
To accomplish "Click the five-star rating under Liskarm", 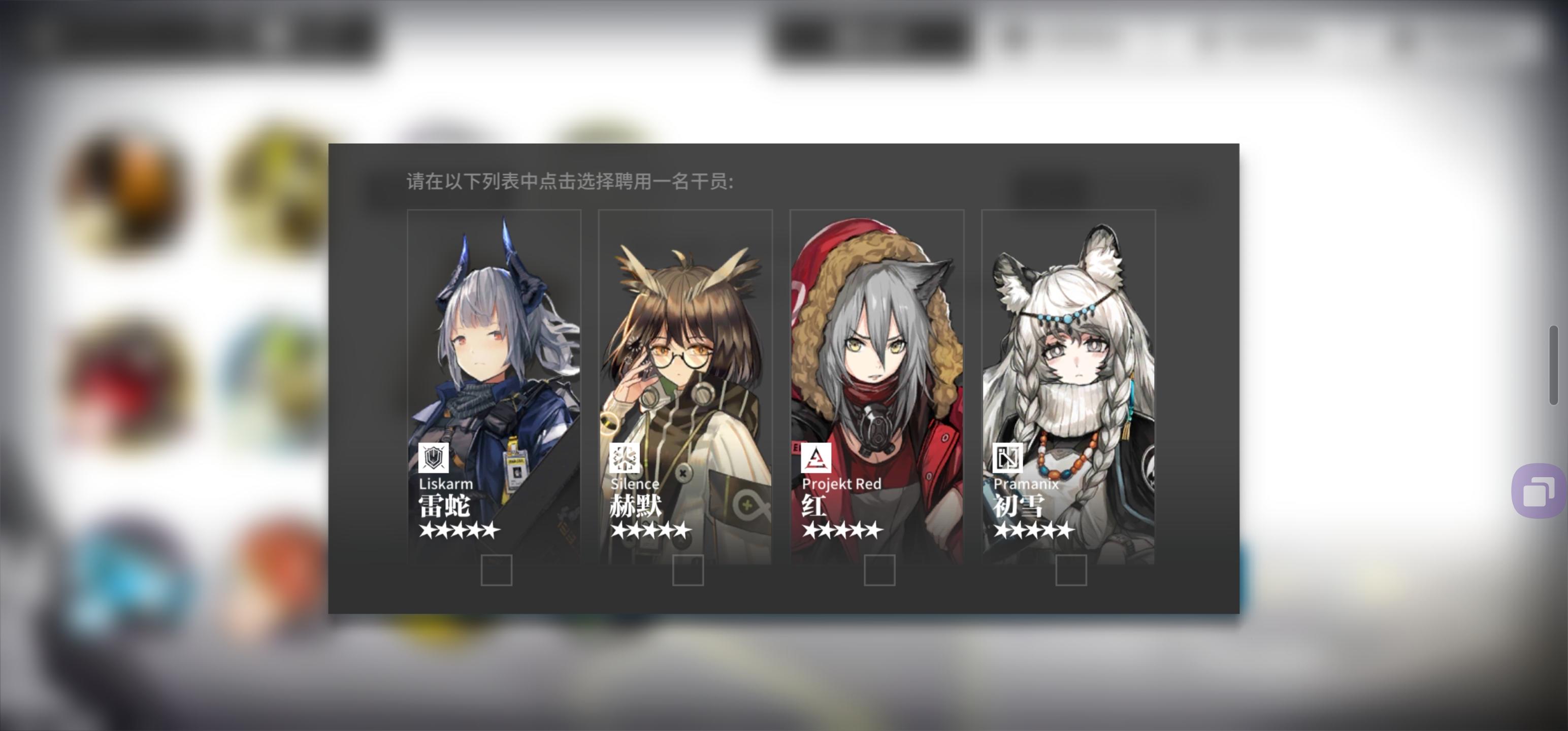I will [459, 530].
